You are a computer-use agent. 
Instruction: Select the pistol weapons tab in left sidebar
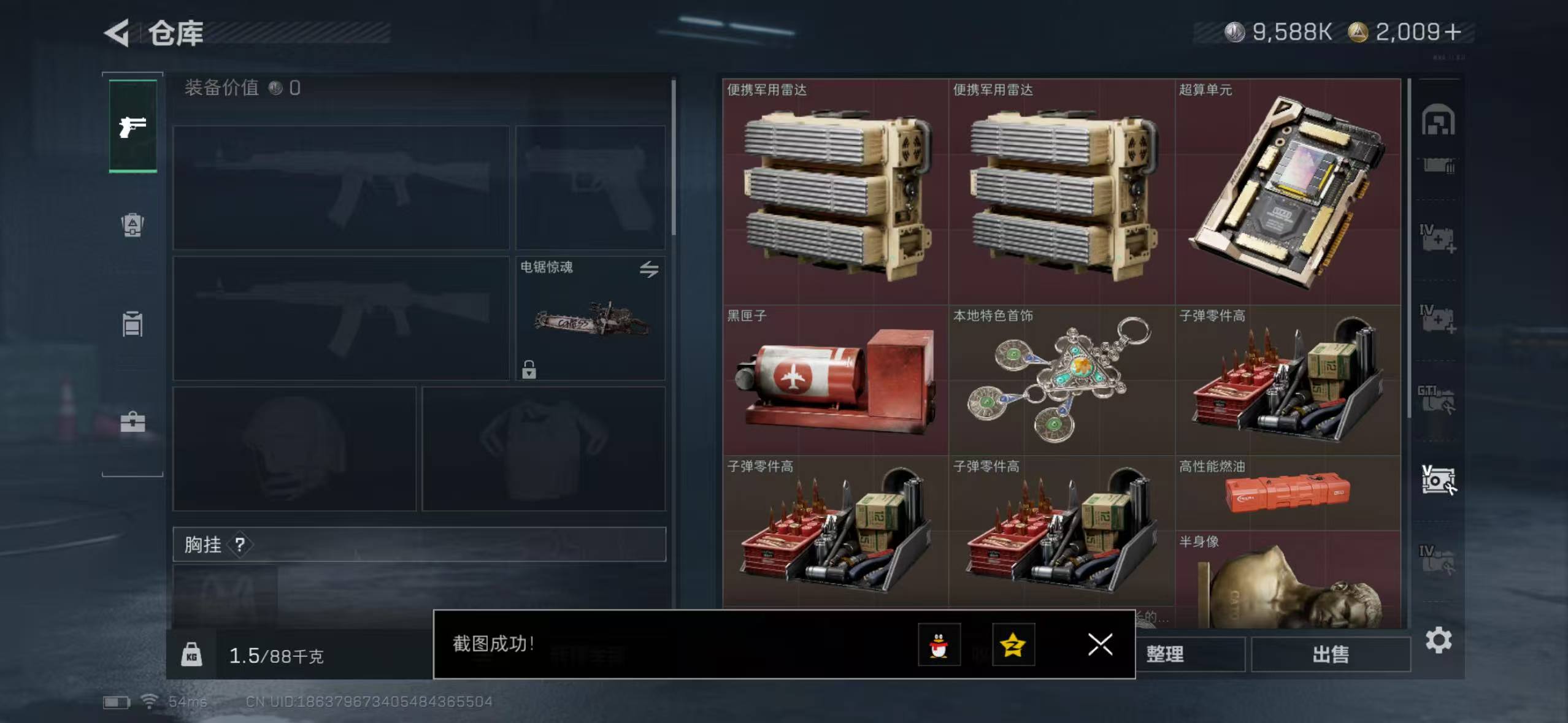131,125
